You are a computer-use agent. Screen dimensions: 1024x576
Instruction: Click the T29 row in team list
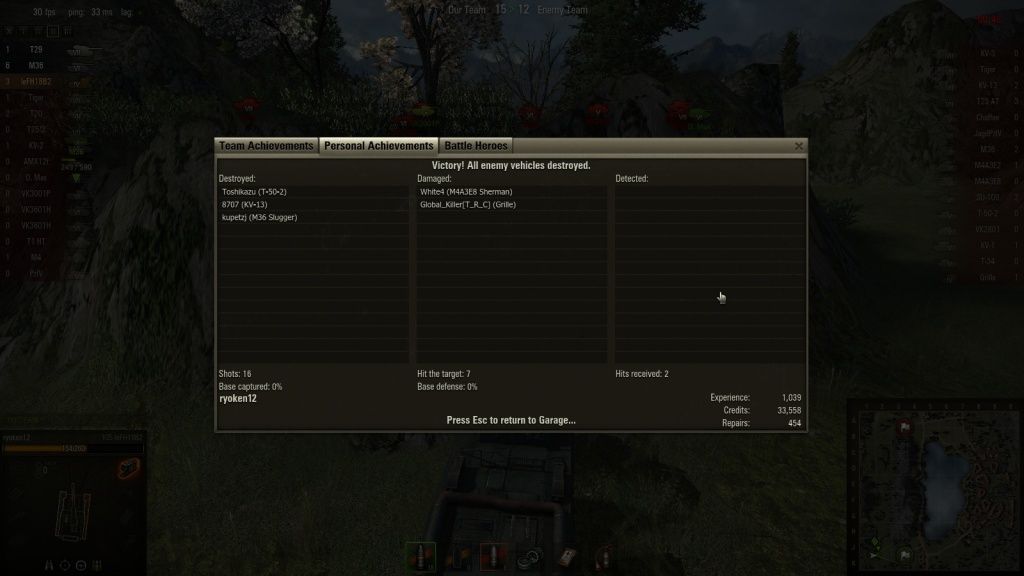pos(36,49)
